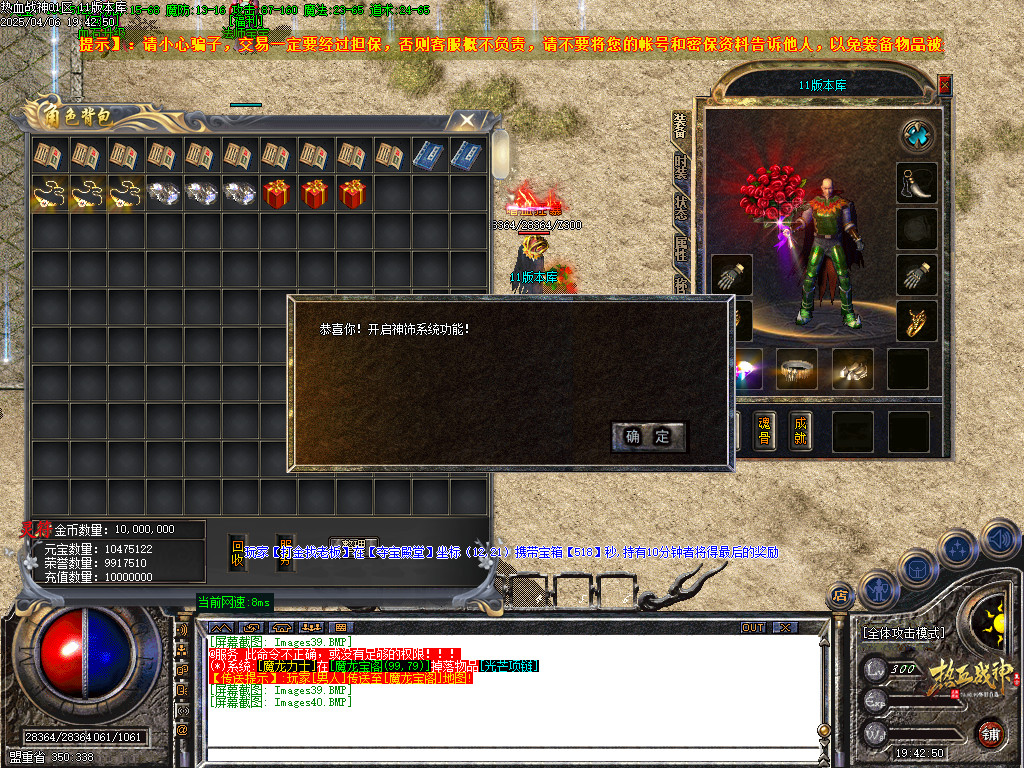Close the character equipment panel
1024x768 pixels.
click(944, 86)
